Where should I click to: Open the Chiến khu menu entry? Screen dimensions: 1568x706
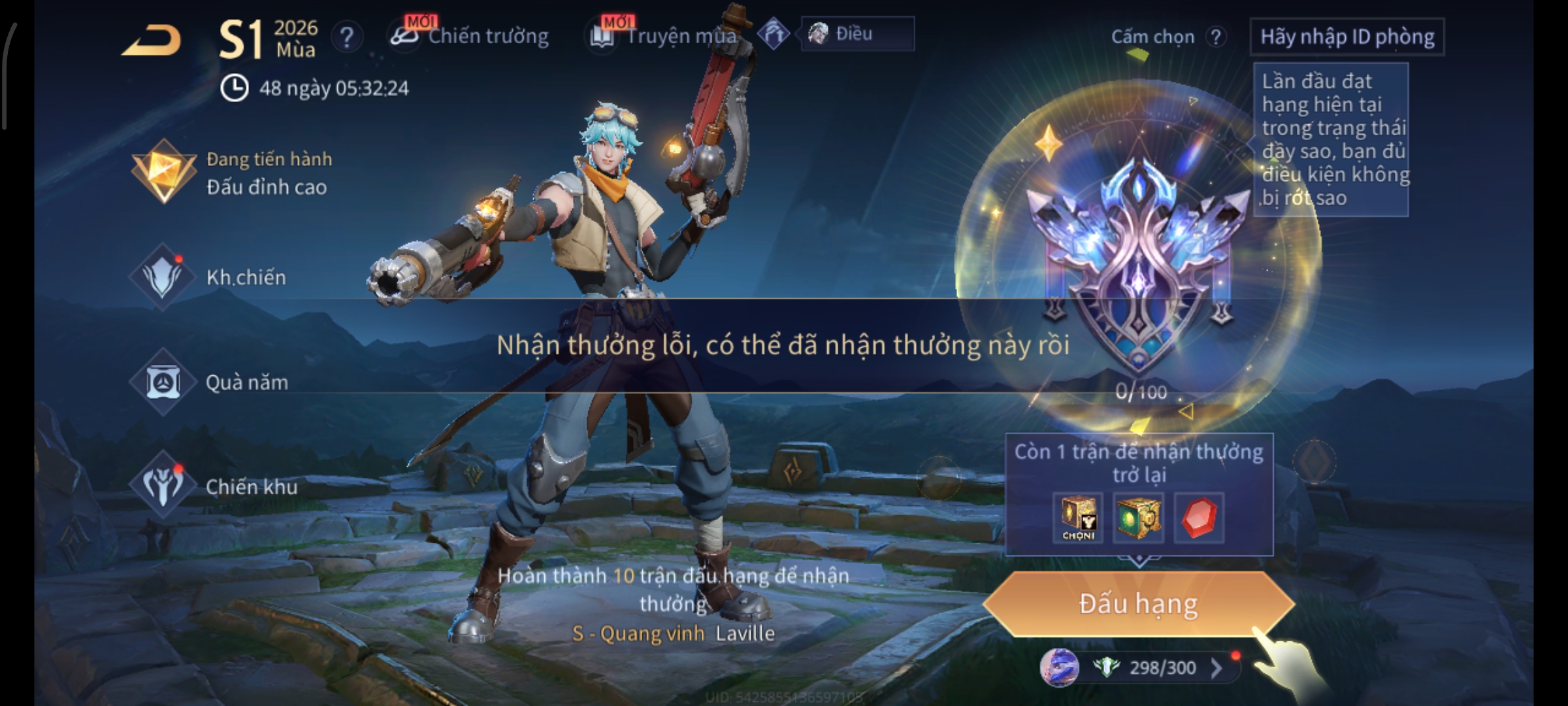pos(216,486)
